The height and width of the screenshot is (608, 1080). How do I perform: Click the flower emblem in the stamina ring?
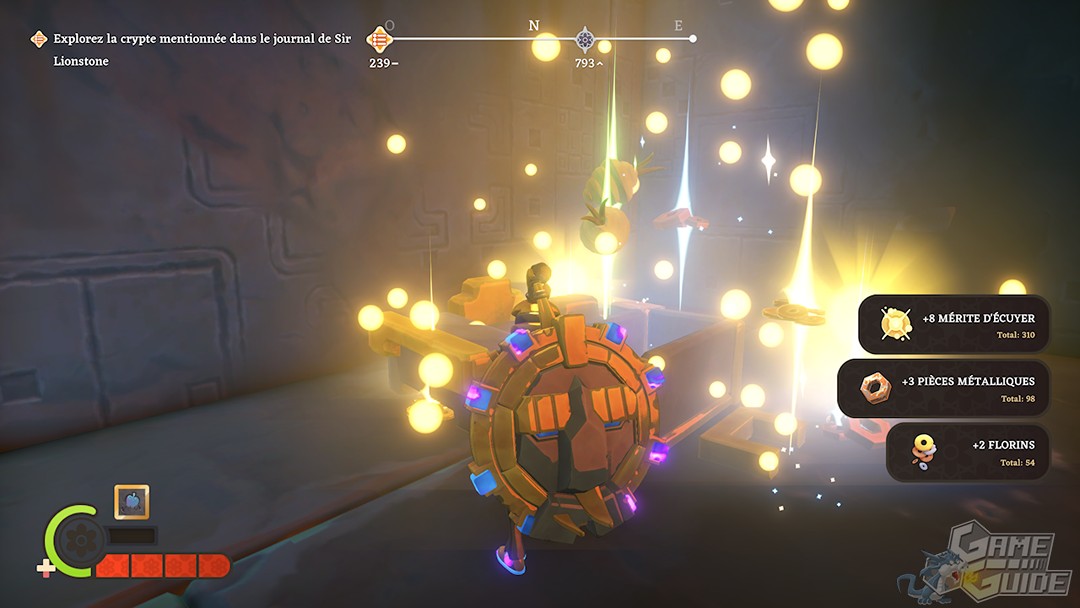click(x=75, y=541)
